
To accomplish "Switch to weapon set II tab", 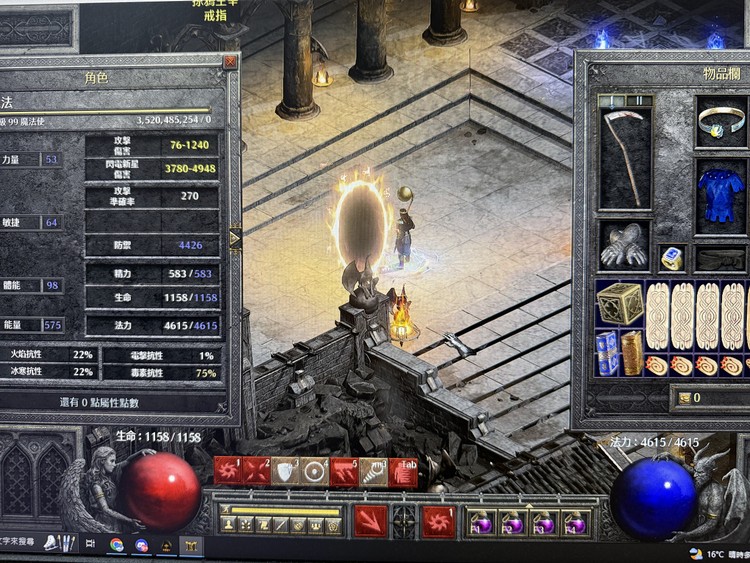I will coord(637,100).
